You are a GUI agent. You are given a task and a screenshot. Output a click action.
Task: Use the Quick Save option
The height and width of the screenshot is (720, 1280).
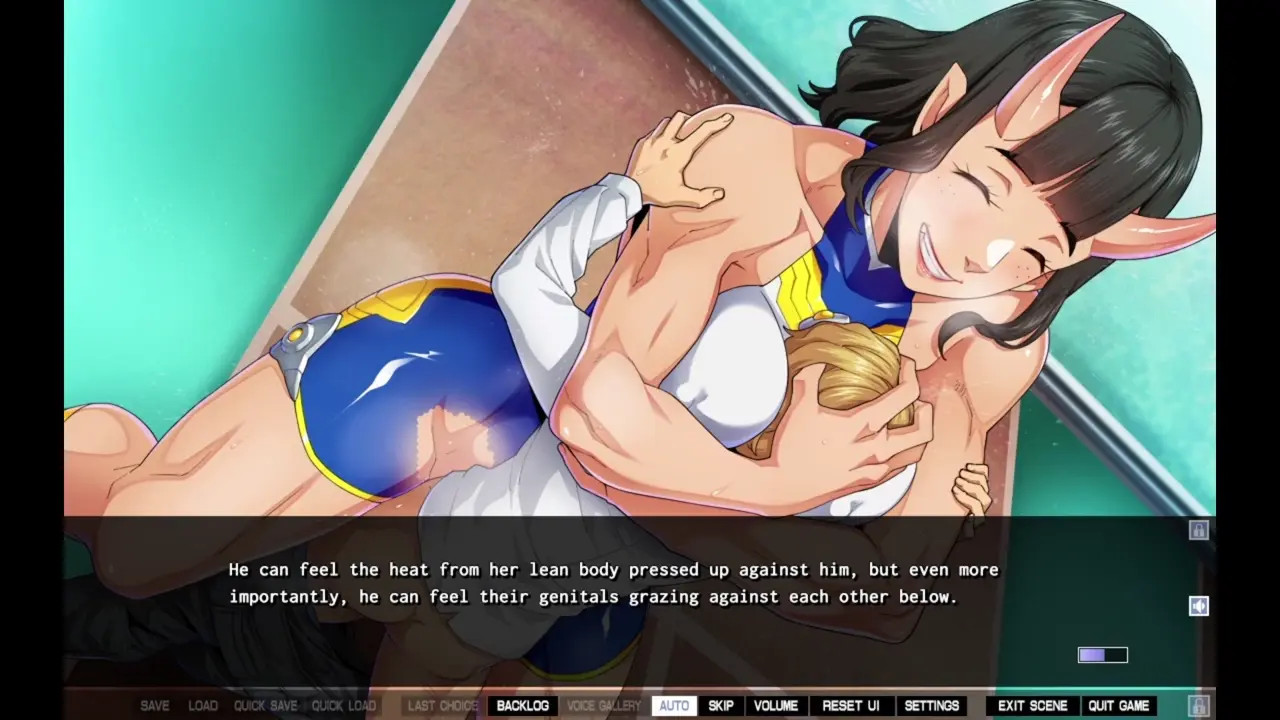pyautogui.click(x=265, y=706)
